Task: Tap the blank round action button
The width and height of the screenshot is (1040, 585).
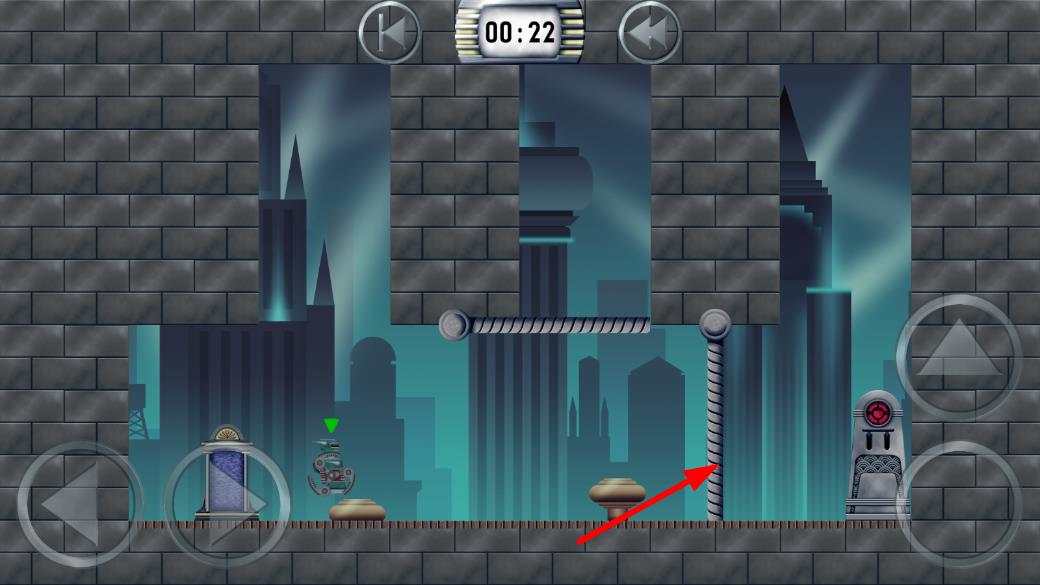Action: [958, 503]
